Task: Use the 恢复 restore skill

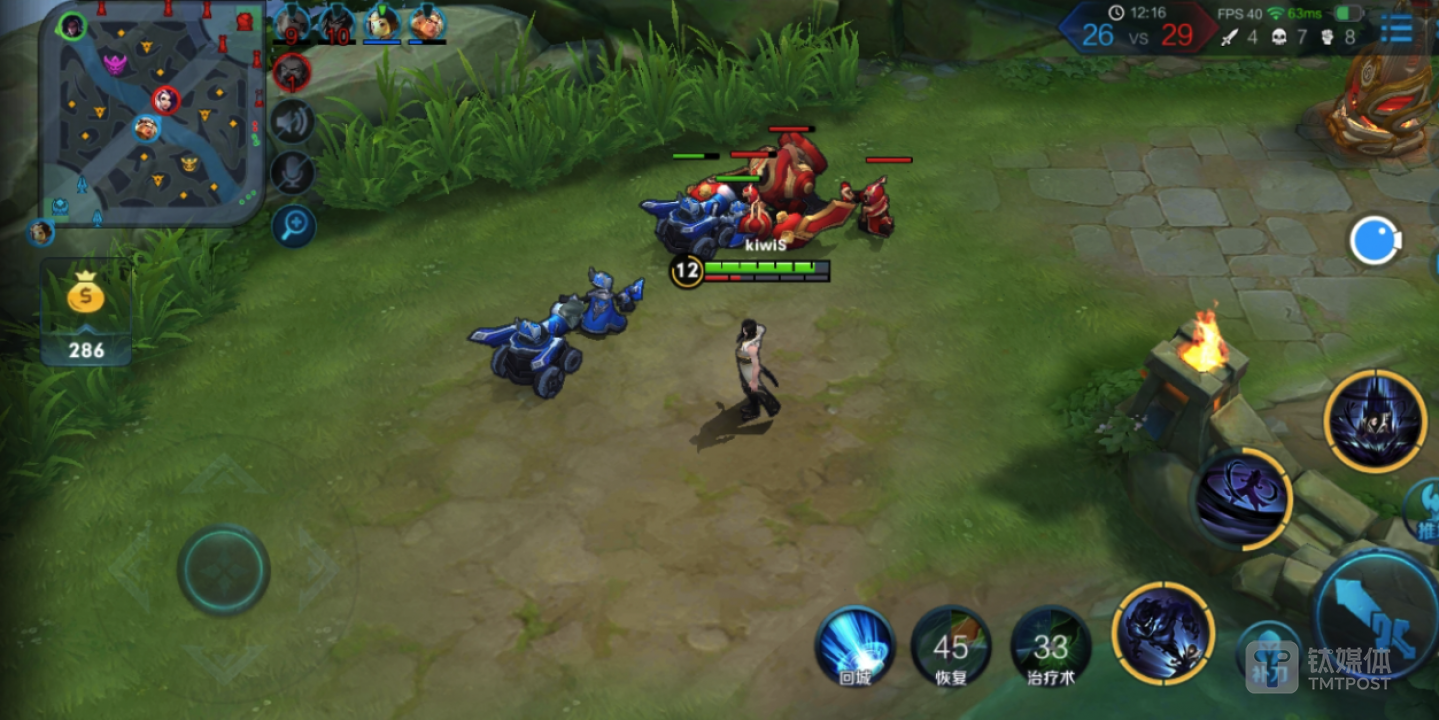Action: click(x=950, y=646)
